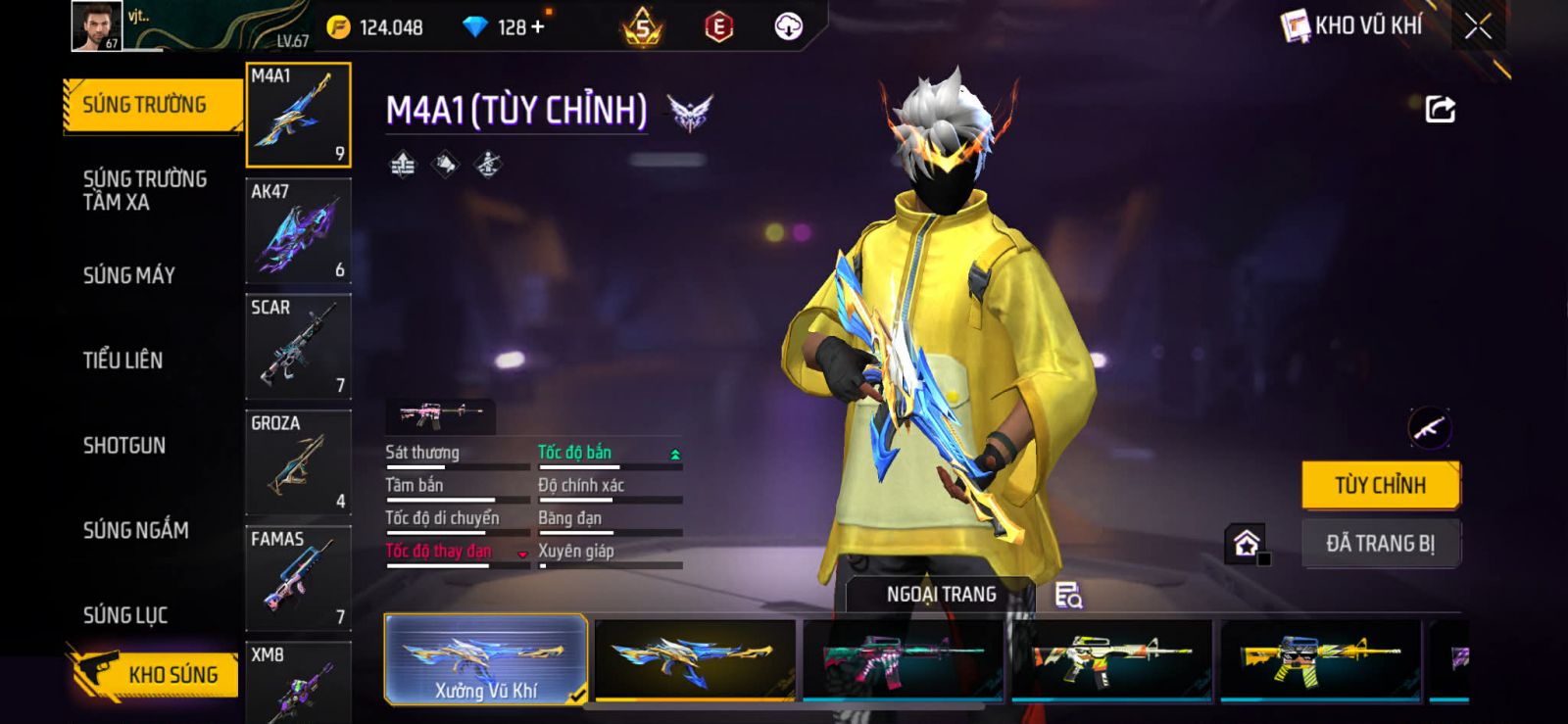Select the Xưởng Vũ Khí skin

(486, 659)
